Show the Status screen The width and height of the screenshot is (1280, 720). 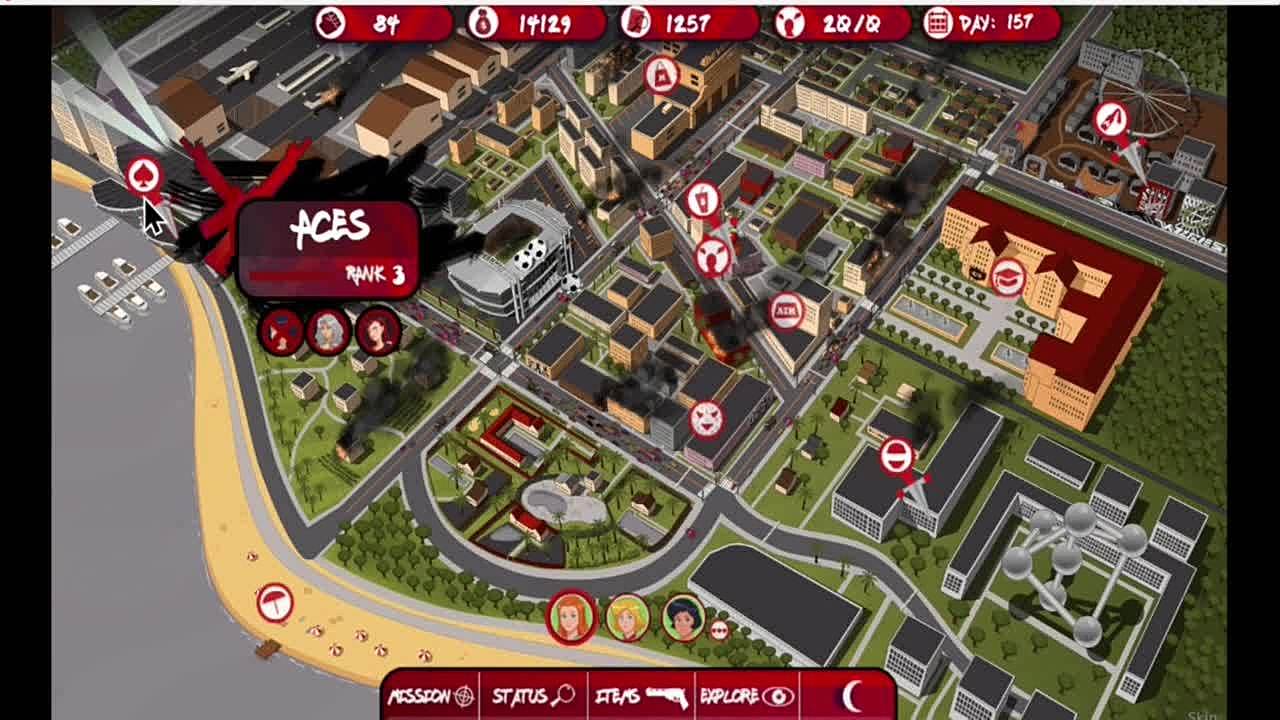pyautogui.click(x=532, y=696)
